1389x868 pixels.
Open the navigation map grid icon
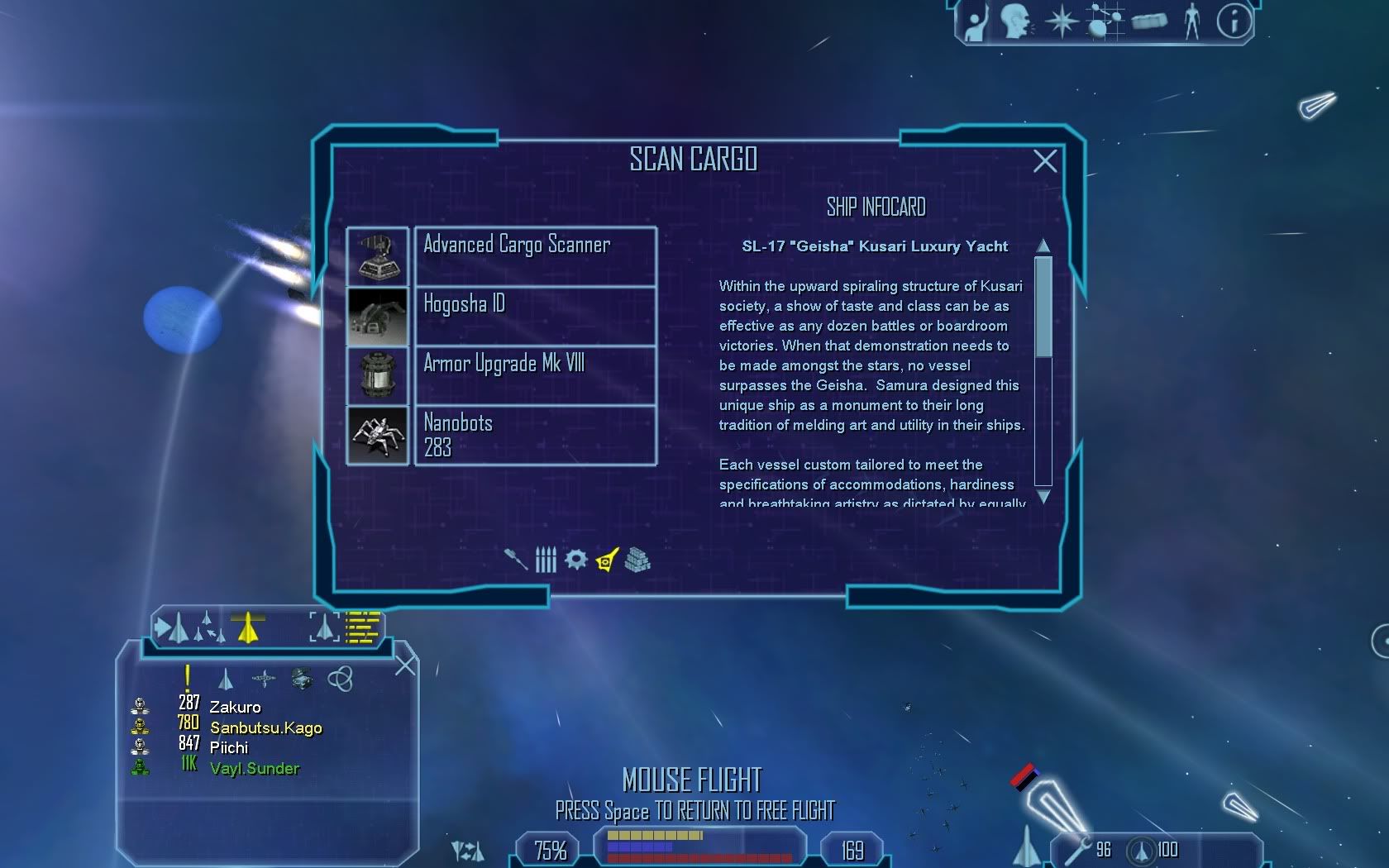(x=1105, y=21)
